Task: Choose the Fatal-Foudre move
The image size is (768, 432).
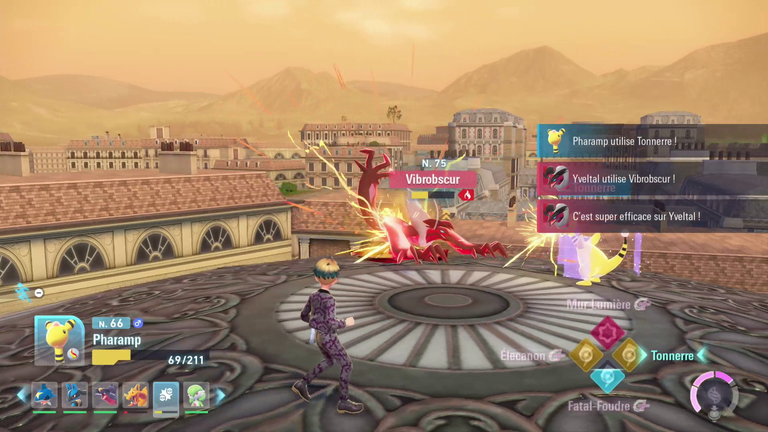Action: coord(607,379)
